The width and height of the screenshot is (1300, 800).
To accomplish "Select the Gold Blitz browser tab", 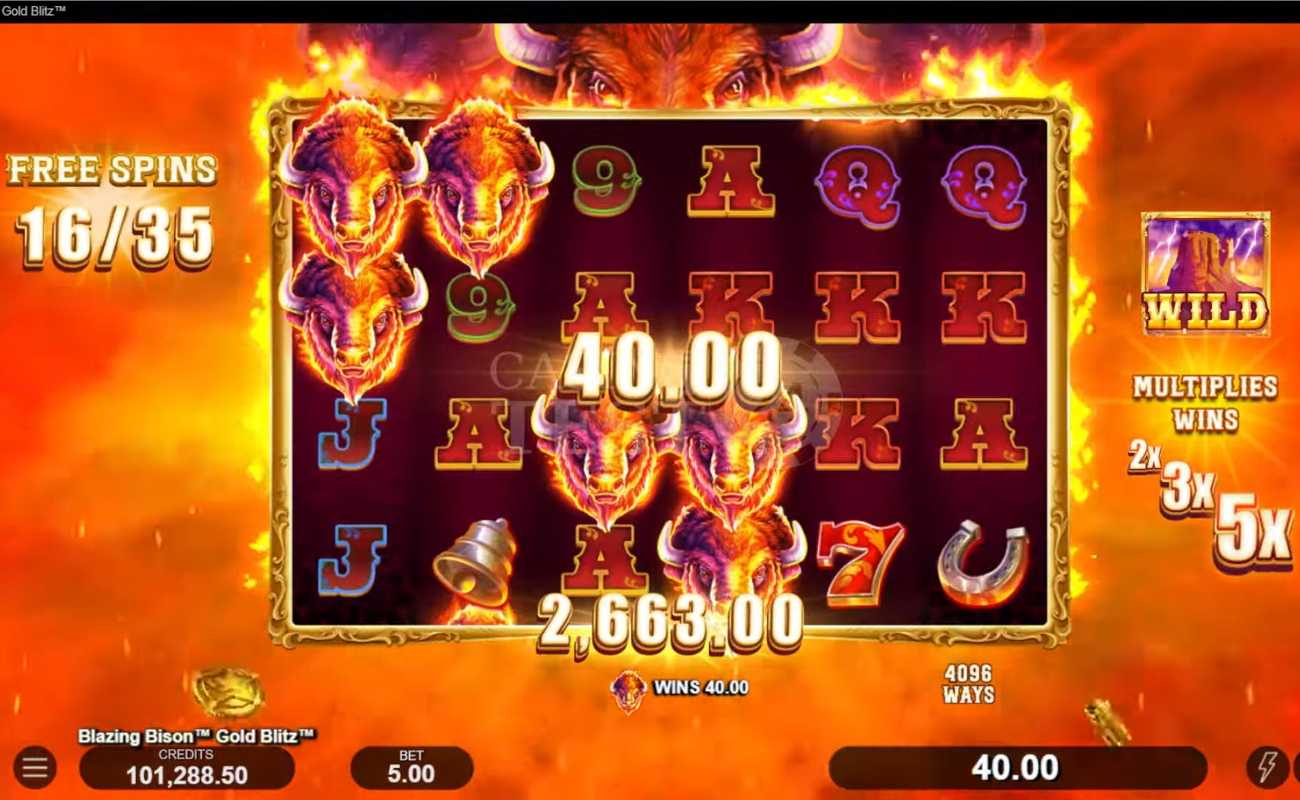I will tap(32, 8).
